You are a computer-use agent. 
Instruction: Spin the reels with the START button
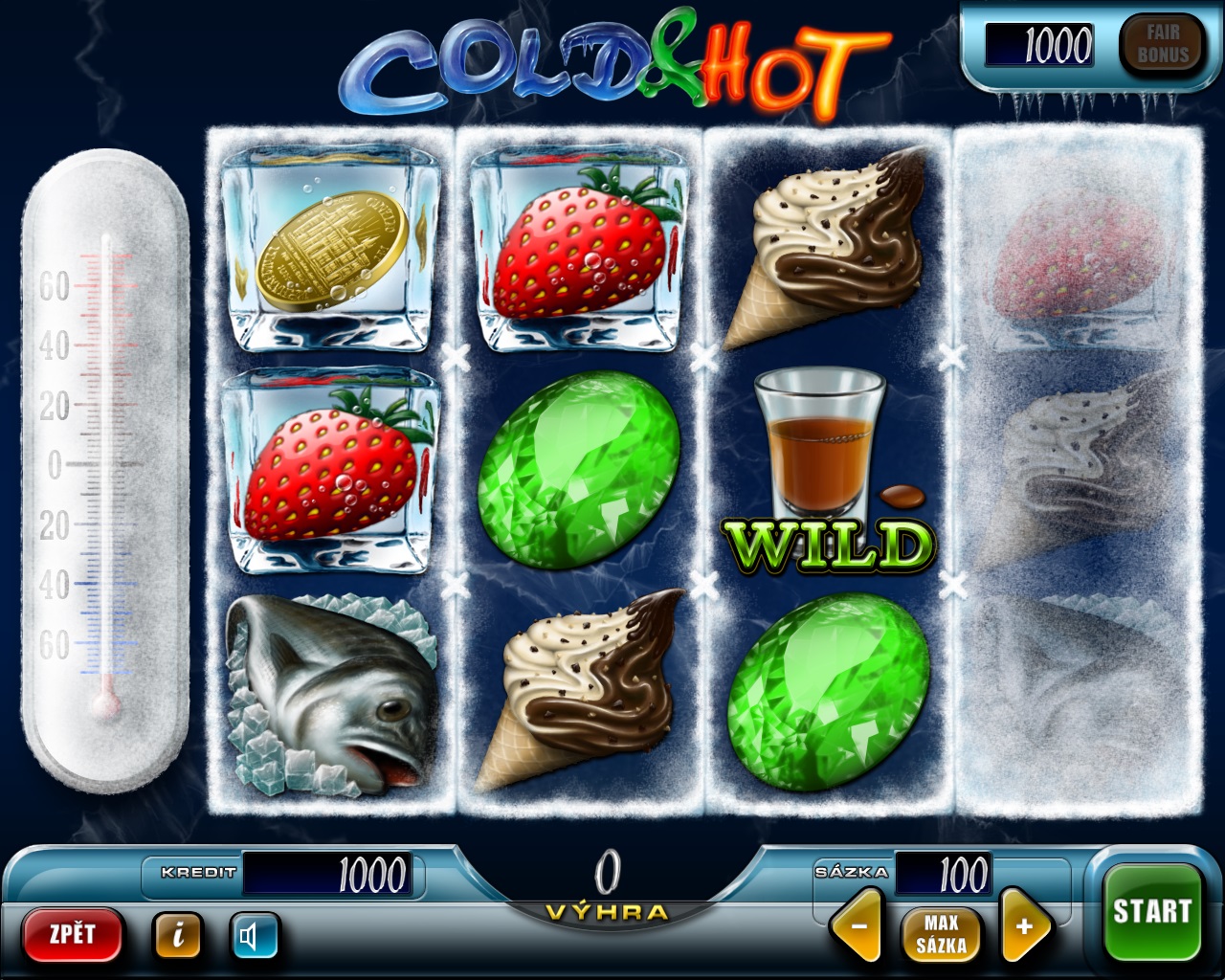click(1151, 911)
